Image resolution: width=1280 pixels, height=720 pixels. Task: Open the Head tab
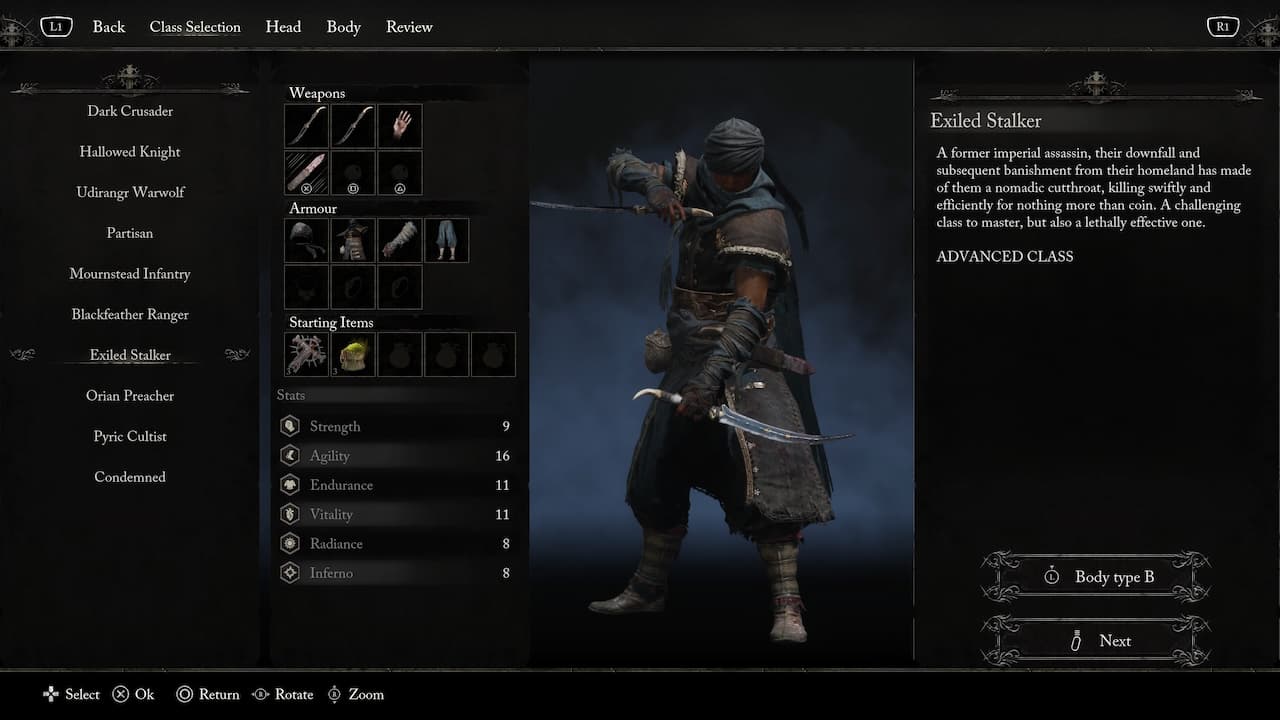[x=283, y=27]
